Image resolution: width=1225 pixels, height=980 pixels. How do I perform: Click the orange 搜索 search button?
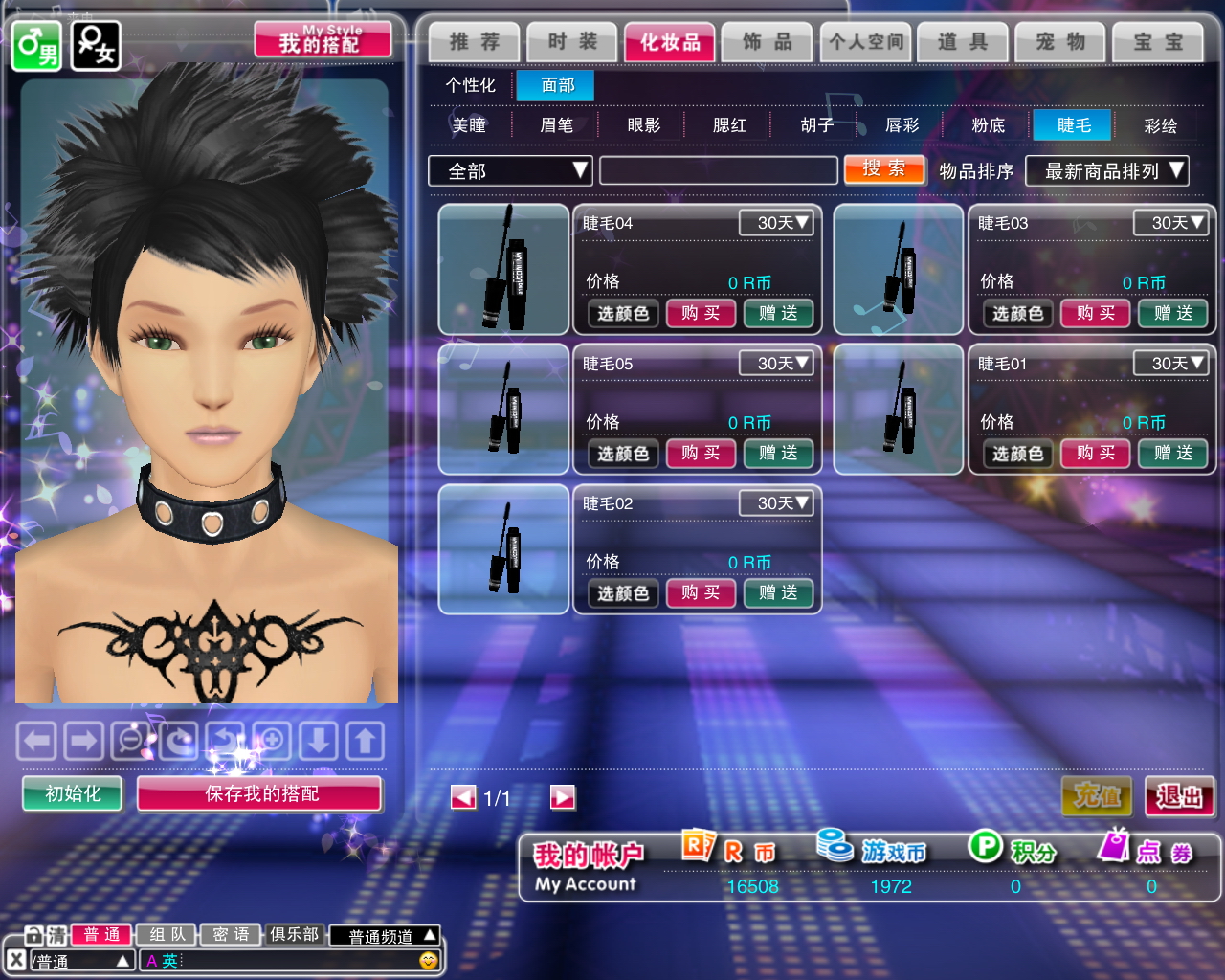[884, 169]
